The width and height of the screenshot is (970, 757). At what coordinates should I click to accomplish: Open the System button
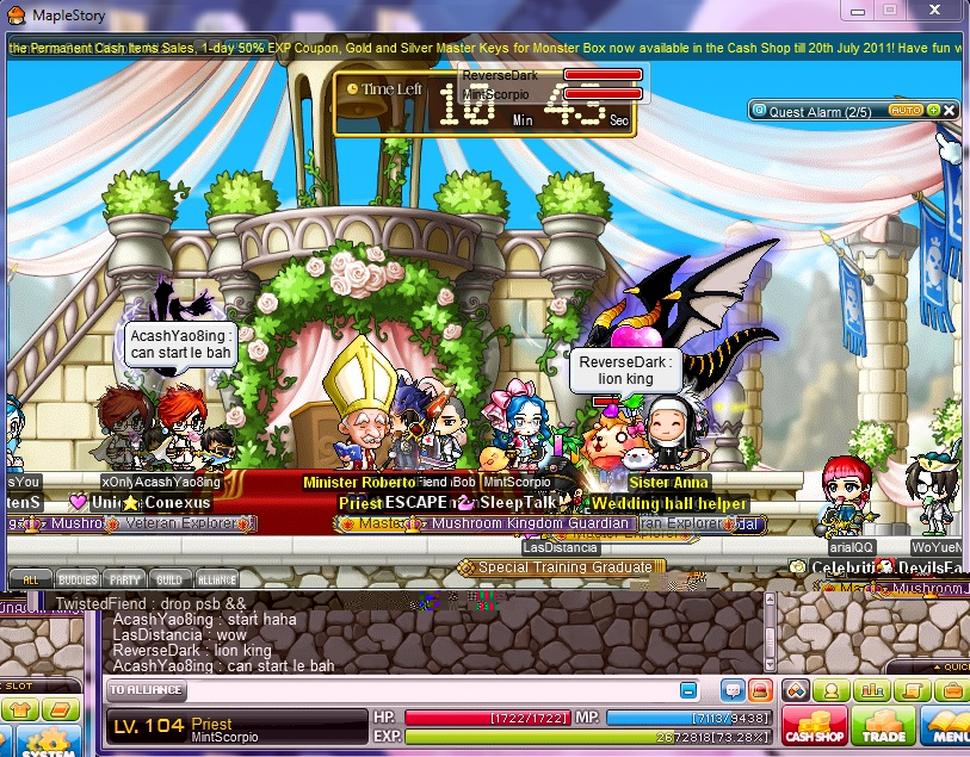coord(45,740)
